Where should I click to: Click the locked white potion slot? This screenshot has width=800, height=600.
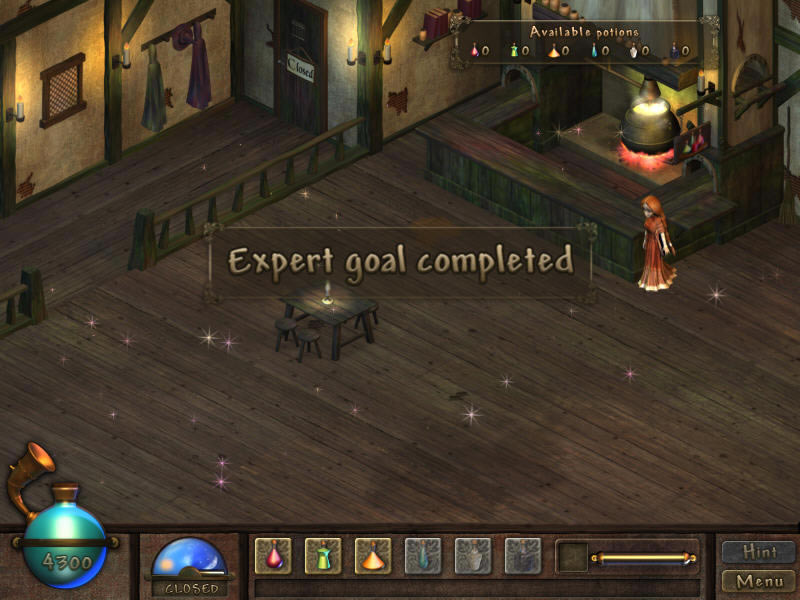(x=473, y=556)
